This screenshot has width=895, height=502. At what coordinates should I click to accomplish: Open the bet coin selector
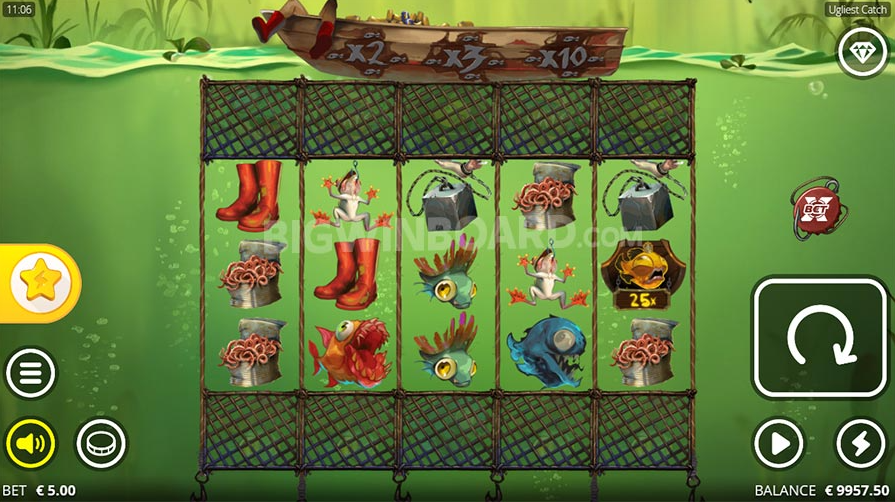[x=101, y=444]
